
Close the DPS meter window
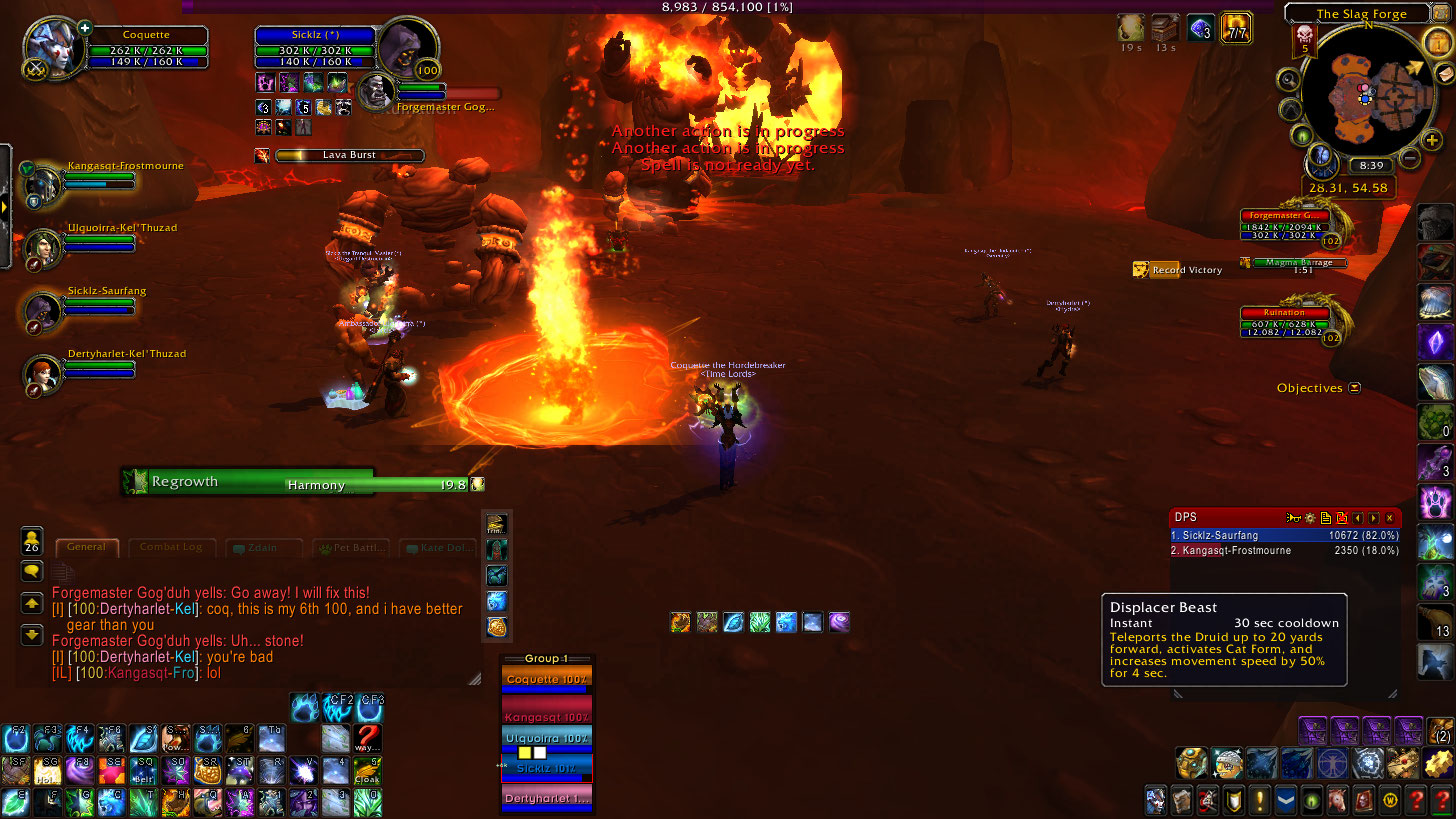tap(1389, 518)
